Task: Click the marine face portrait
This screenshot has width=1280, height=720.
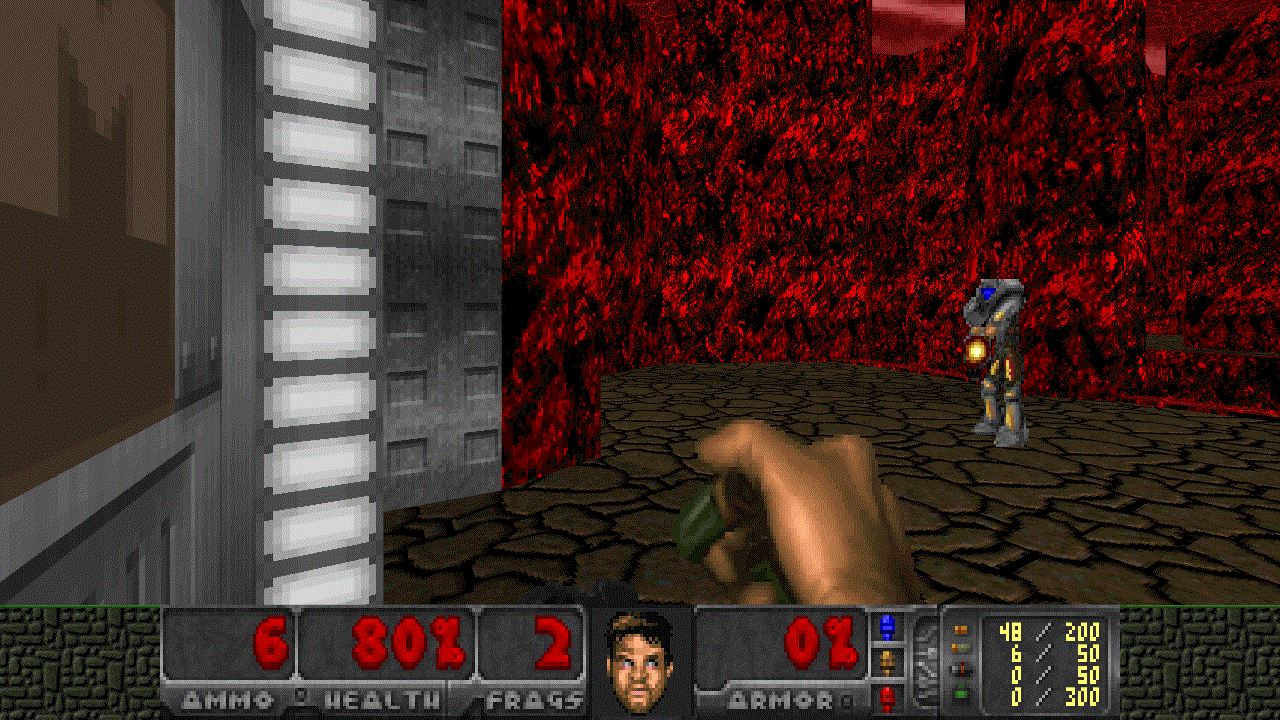Action: coord(639,660)
